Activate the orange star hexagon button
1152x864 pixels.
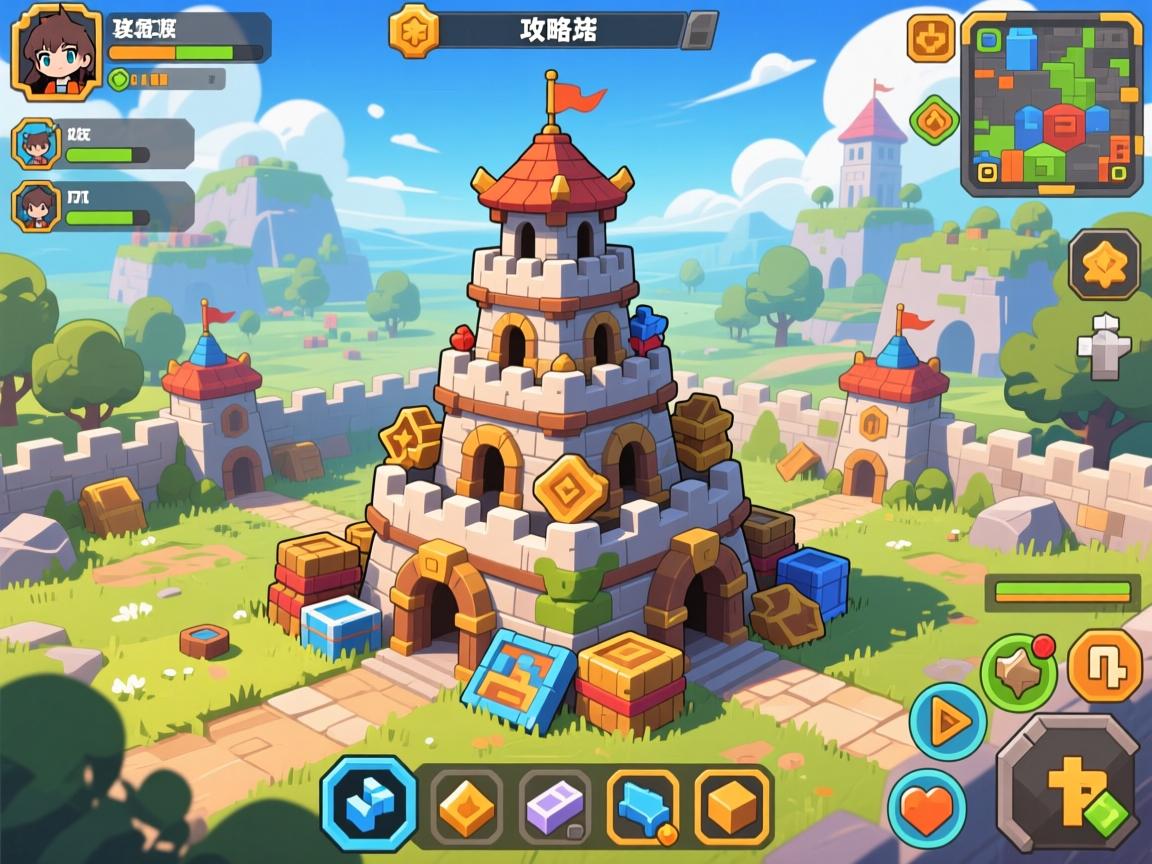tap(1104, 265)
